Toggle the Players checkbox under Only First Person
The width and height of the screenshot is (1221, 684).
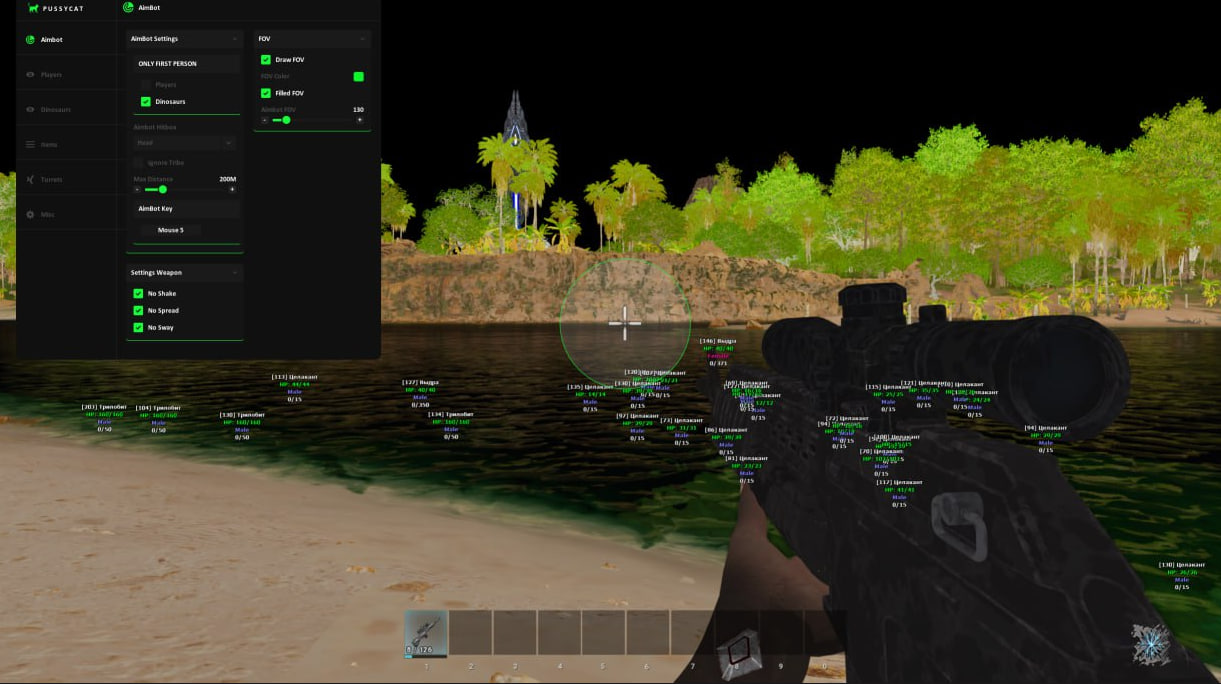coord(146,85)
